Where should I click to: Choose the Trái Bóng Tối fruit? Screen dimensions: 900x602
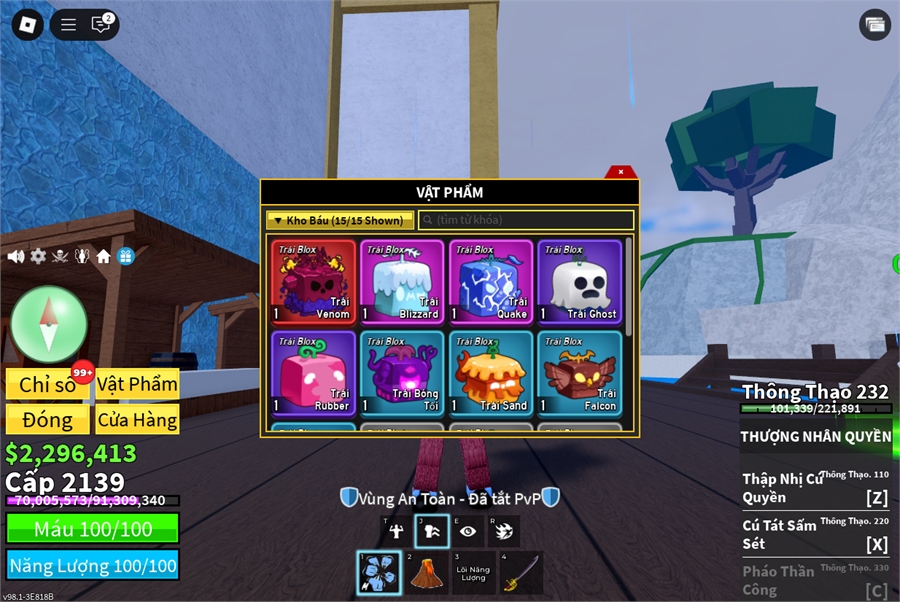point(402,373)
